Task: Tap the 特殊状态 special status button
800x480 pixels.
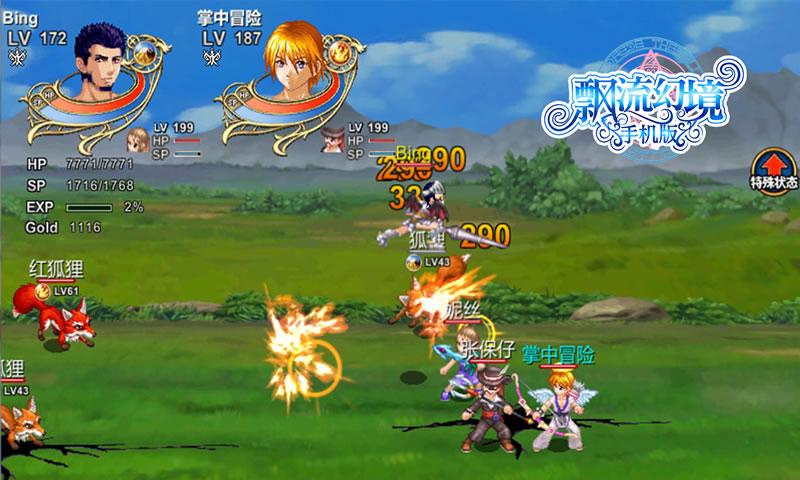Action: (x=773, y=170)
